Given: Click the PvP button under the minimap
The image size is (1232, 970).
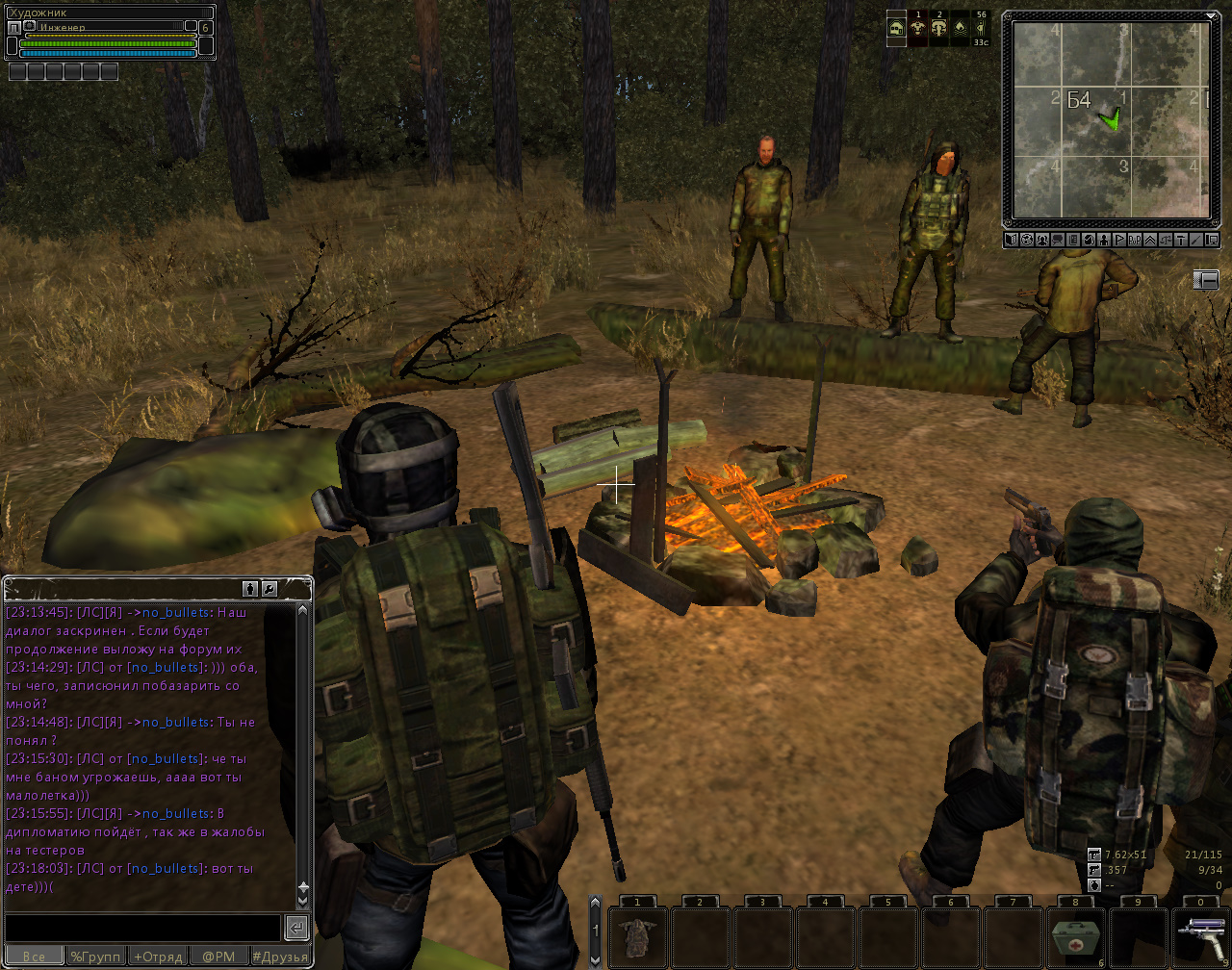Looking at the screenshot, I should [1135, 240].
